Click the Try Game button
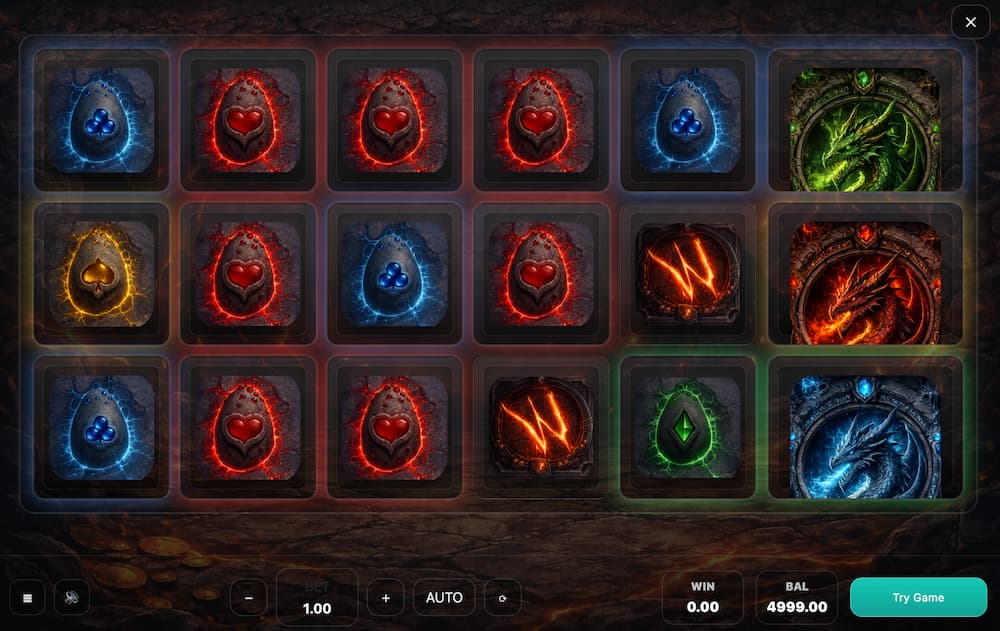The image size is (1000, 631). click(918, 597)
